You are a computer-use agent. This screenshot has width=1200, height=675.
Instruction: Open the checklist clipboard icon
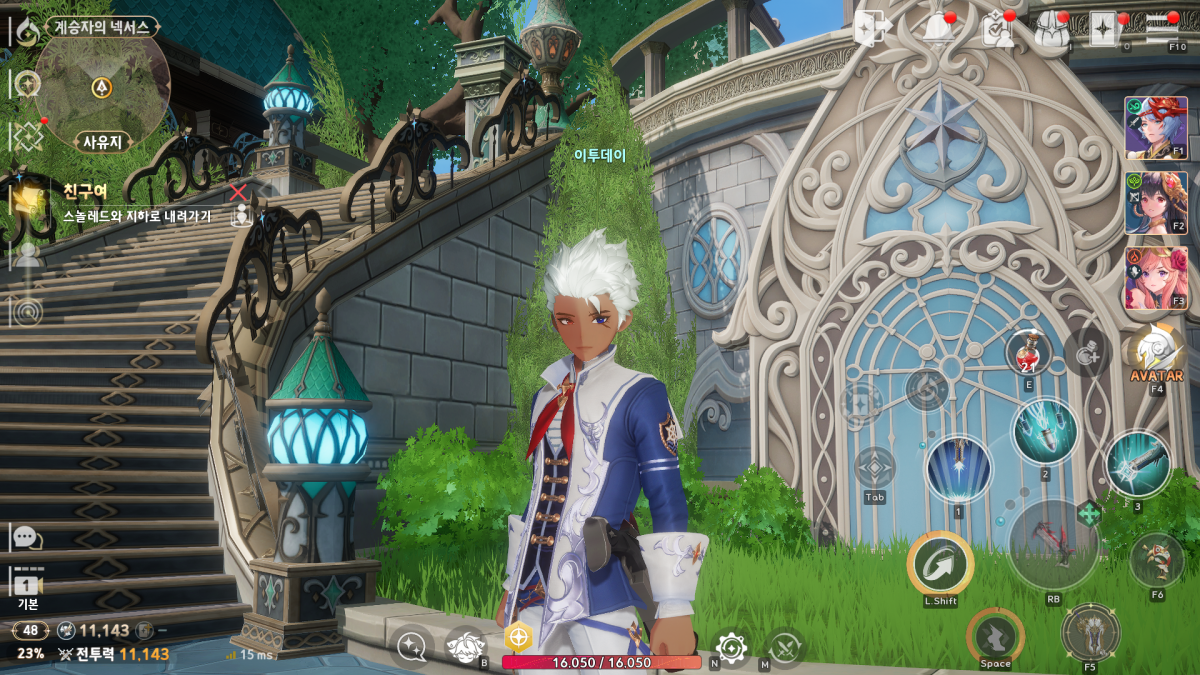click(997, 30)
